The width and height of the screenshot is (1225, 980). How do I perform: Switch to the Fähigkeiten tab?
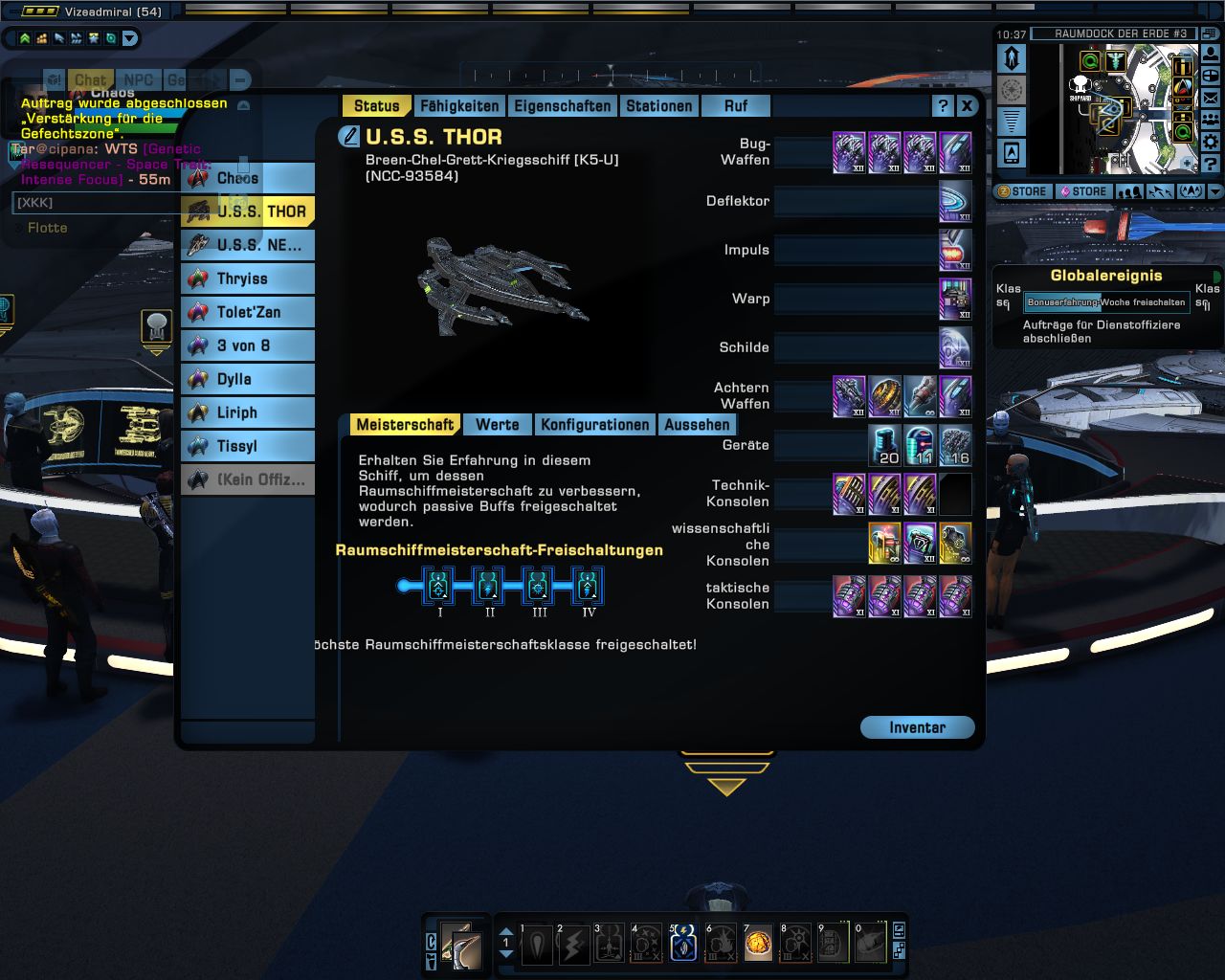(x=459, y=106)
